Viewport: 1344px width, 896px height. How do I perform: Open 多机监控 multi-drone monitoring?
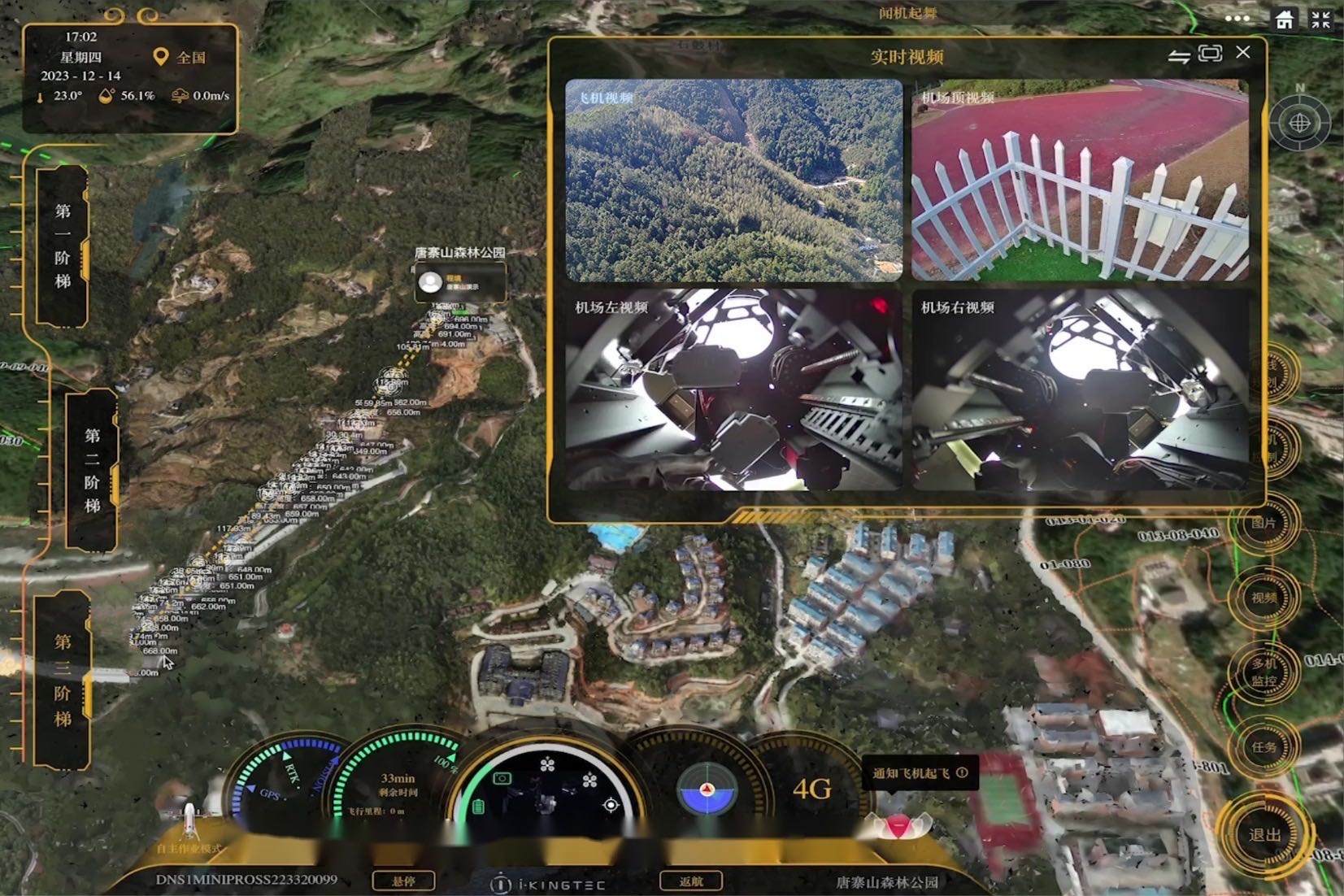[x=1264, y=672]
